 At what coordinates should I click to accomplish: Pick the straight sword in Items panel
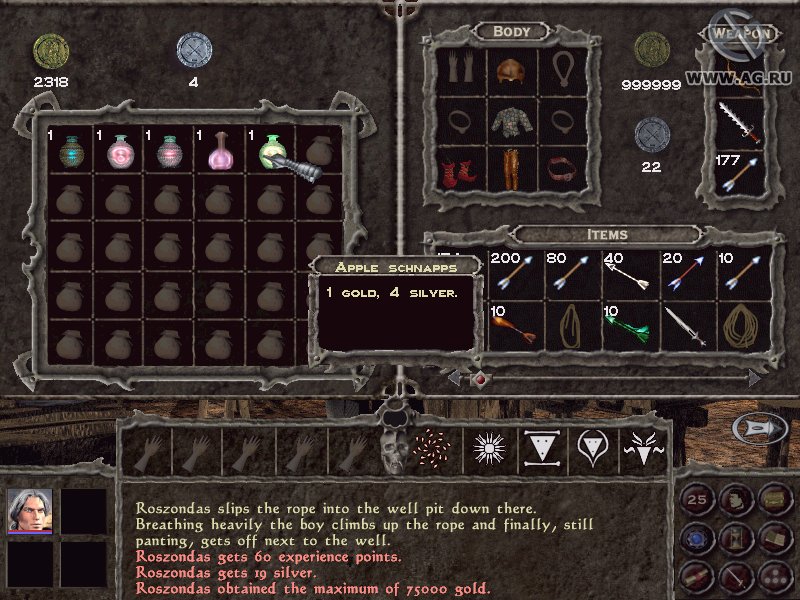coord(688,327)
